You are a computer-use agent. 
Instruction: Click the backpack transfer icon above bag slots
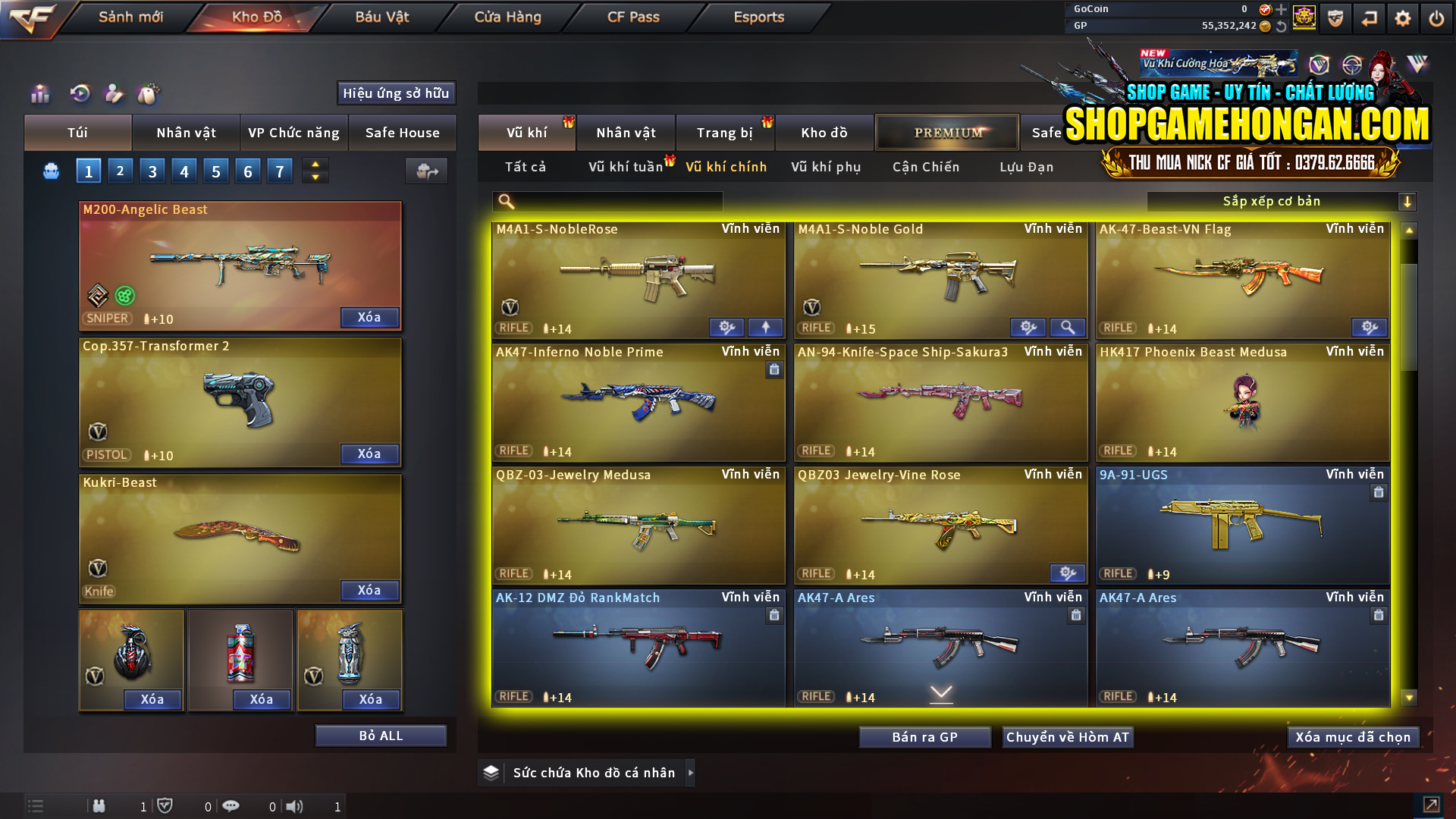tap(426, 171)
